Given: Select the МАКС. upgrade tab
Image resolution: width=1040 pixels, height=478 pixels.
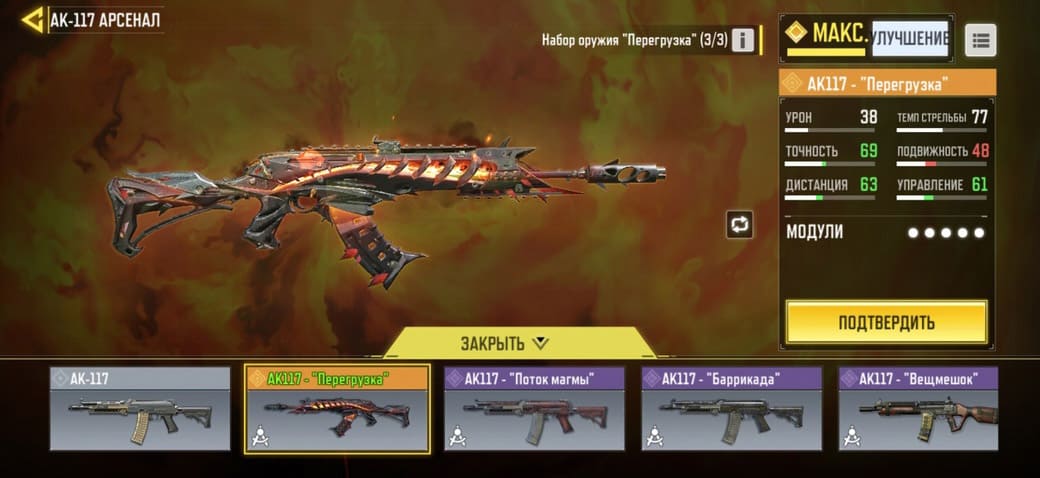Looking at the screenshot, I should (826, 37).
